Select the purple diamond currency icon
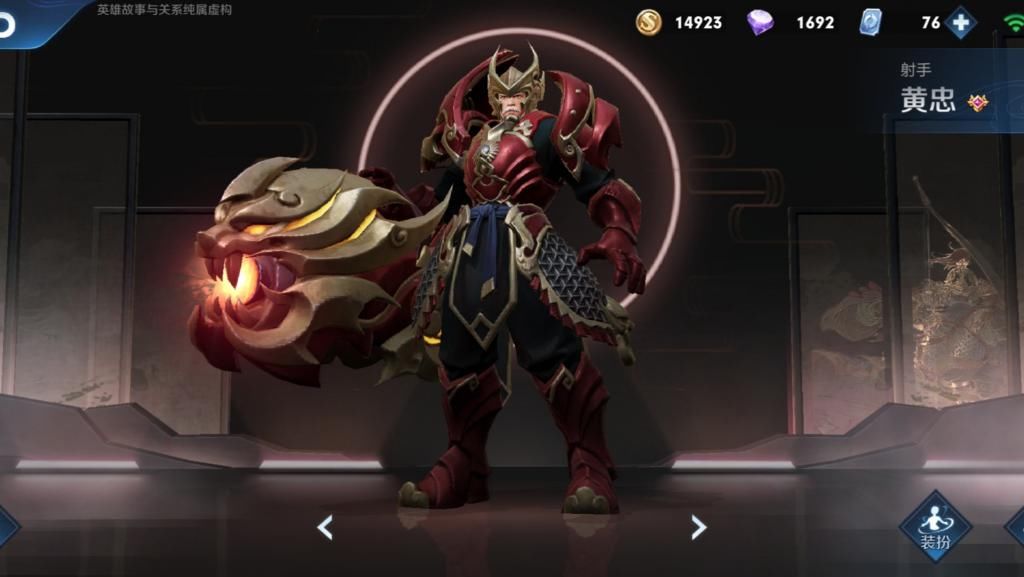The width and height of the screenshot is (1024, 577). click(760, 22)
